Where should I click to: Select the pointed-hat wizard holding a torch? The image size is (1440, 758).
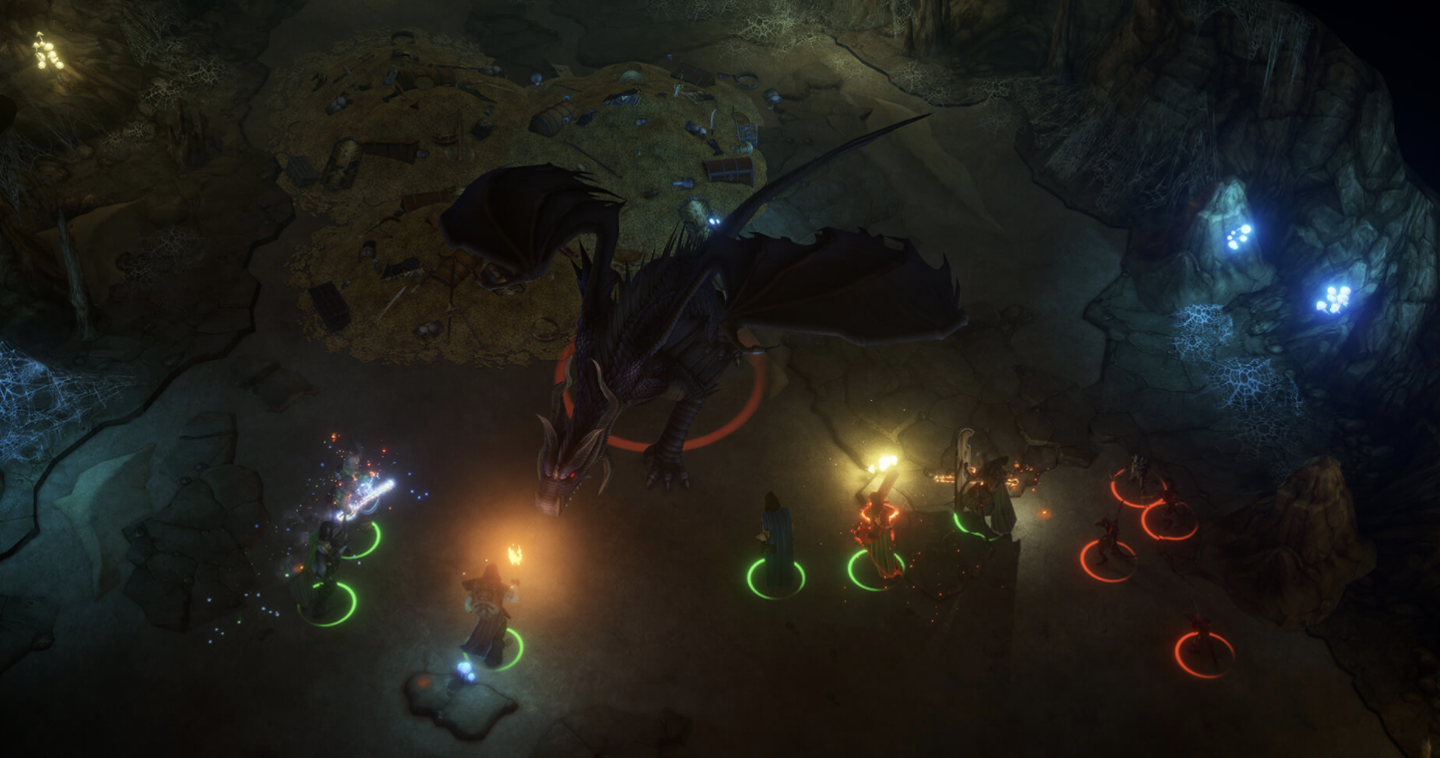490,610
